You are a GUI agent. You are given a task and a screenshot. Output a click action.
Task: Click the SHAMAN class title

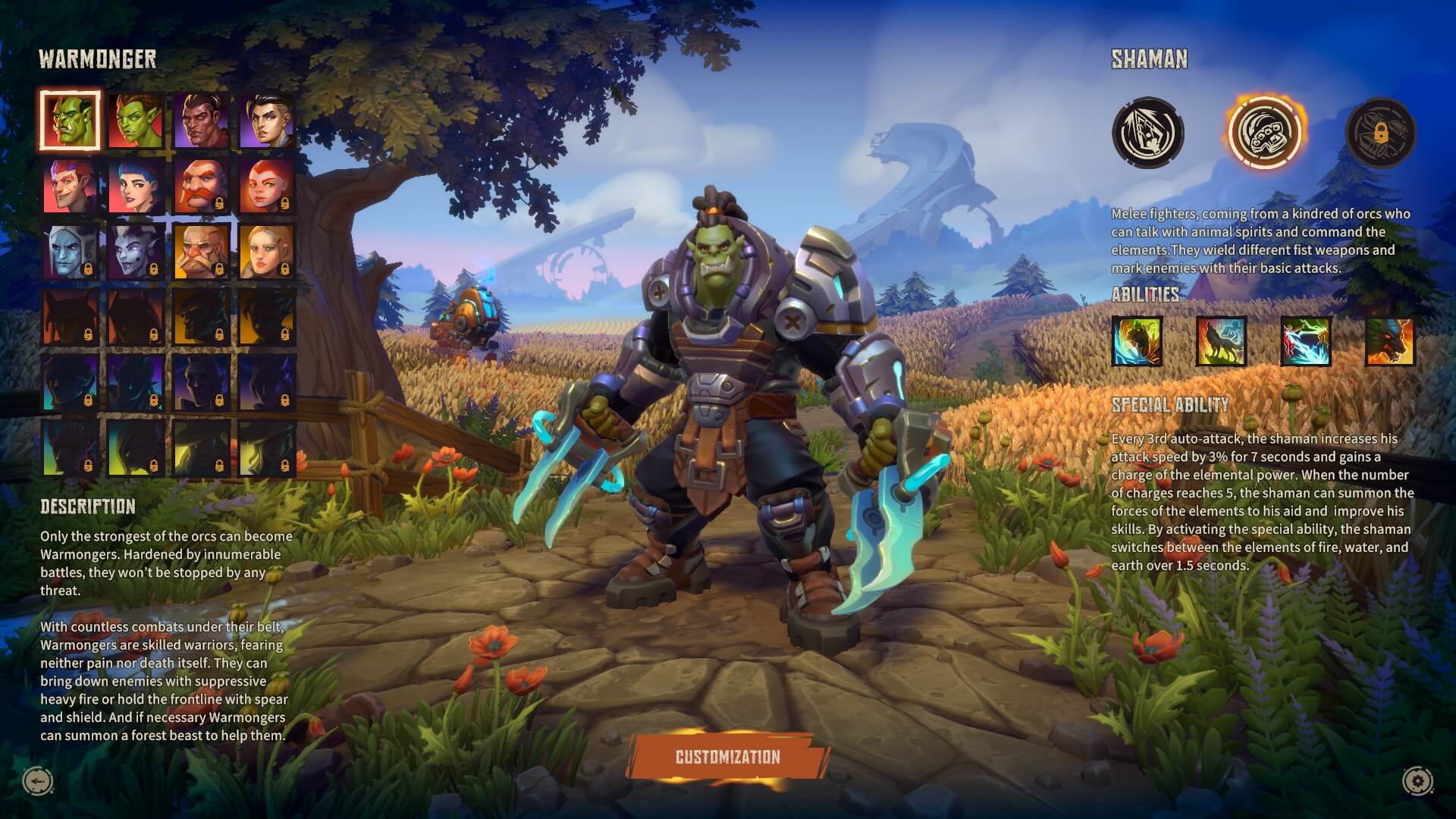tap(1151, 60)
